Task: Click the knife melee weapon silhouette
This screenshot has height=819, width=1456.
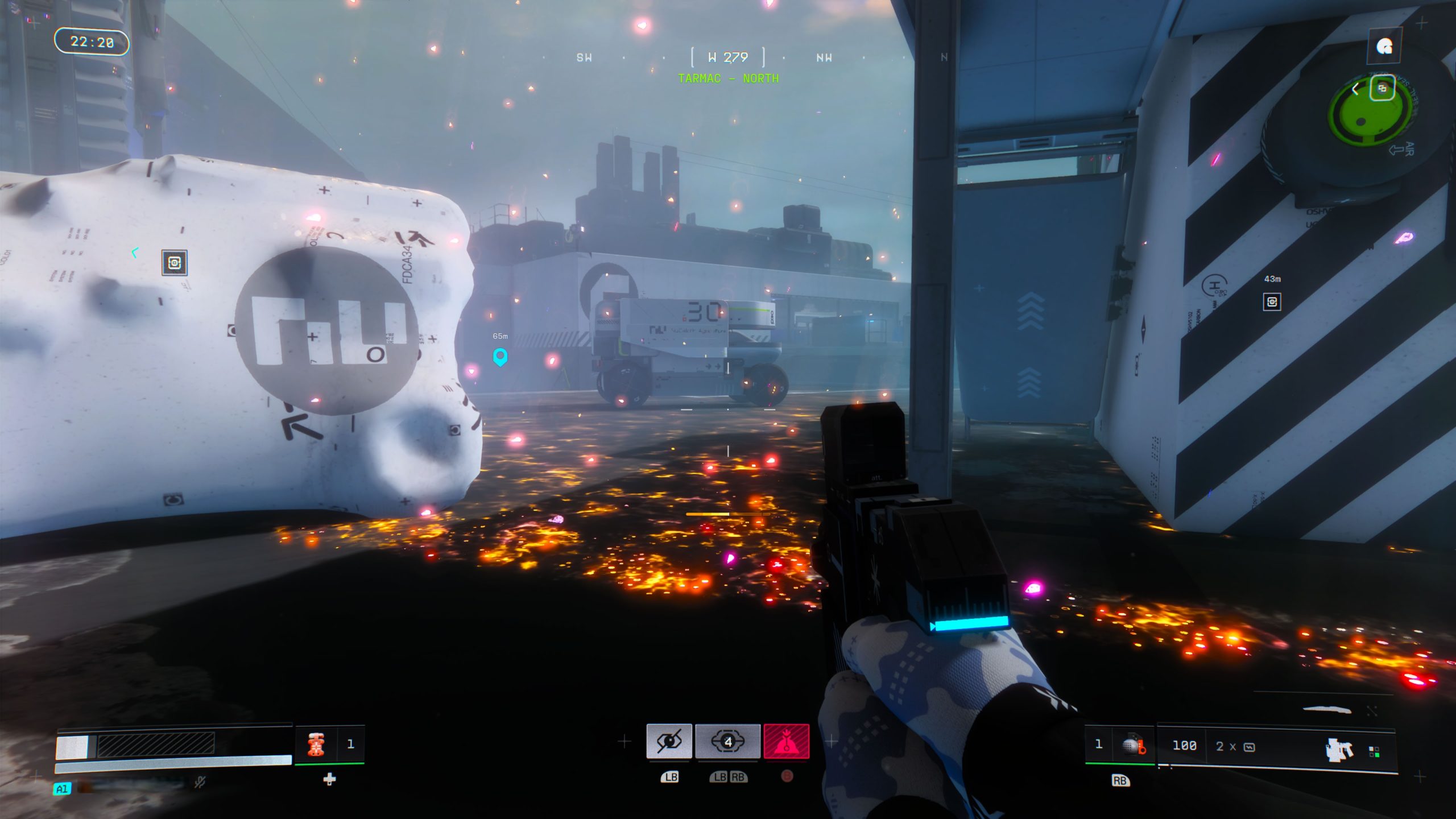Action: pos(1326,709)
